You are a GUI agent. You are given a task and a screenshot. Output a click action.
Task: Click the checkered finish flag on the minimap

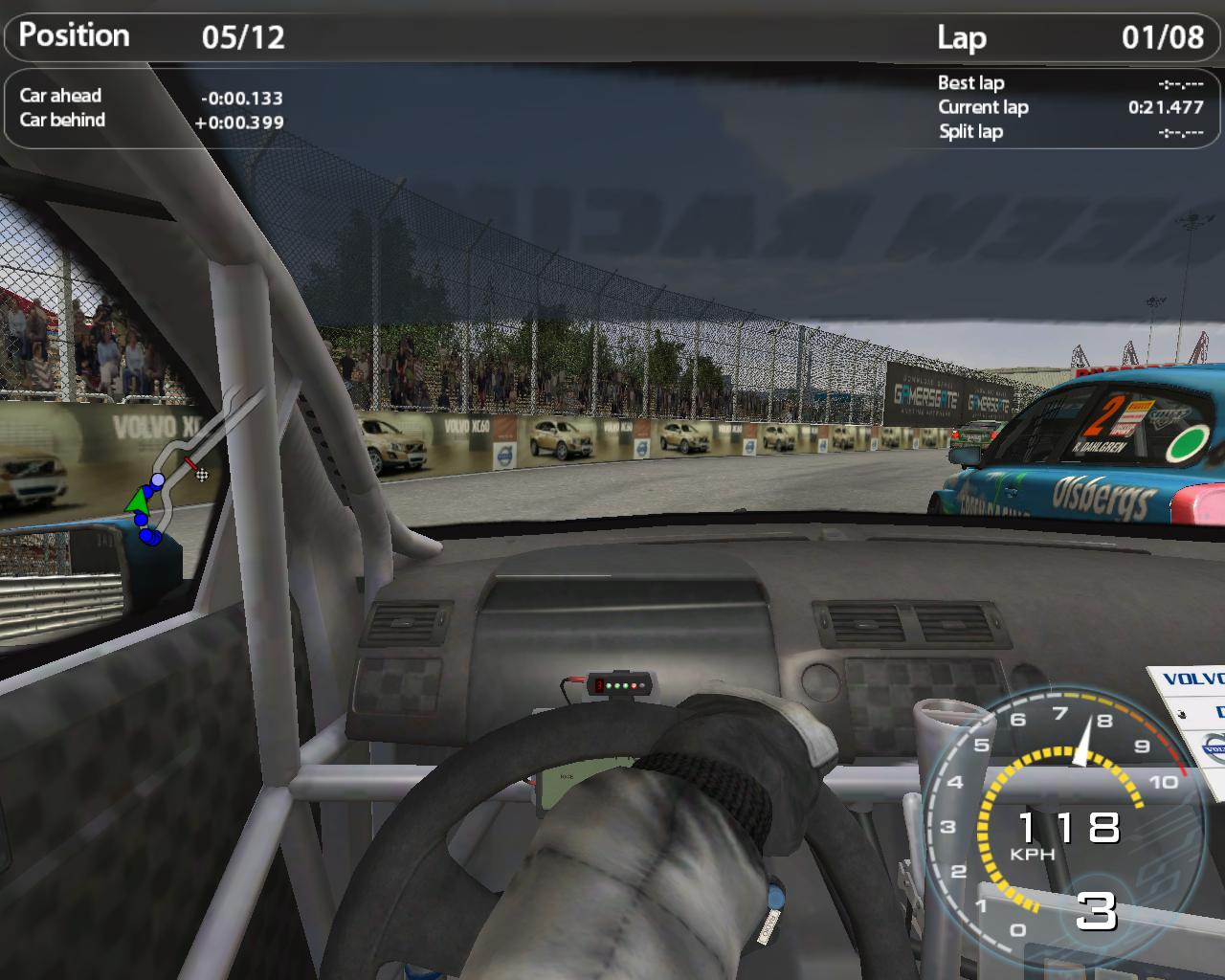[x=201, y=474]
